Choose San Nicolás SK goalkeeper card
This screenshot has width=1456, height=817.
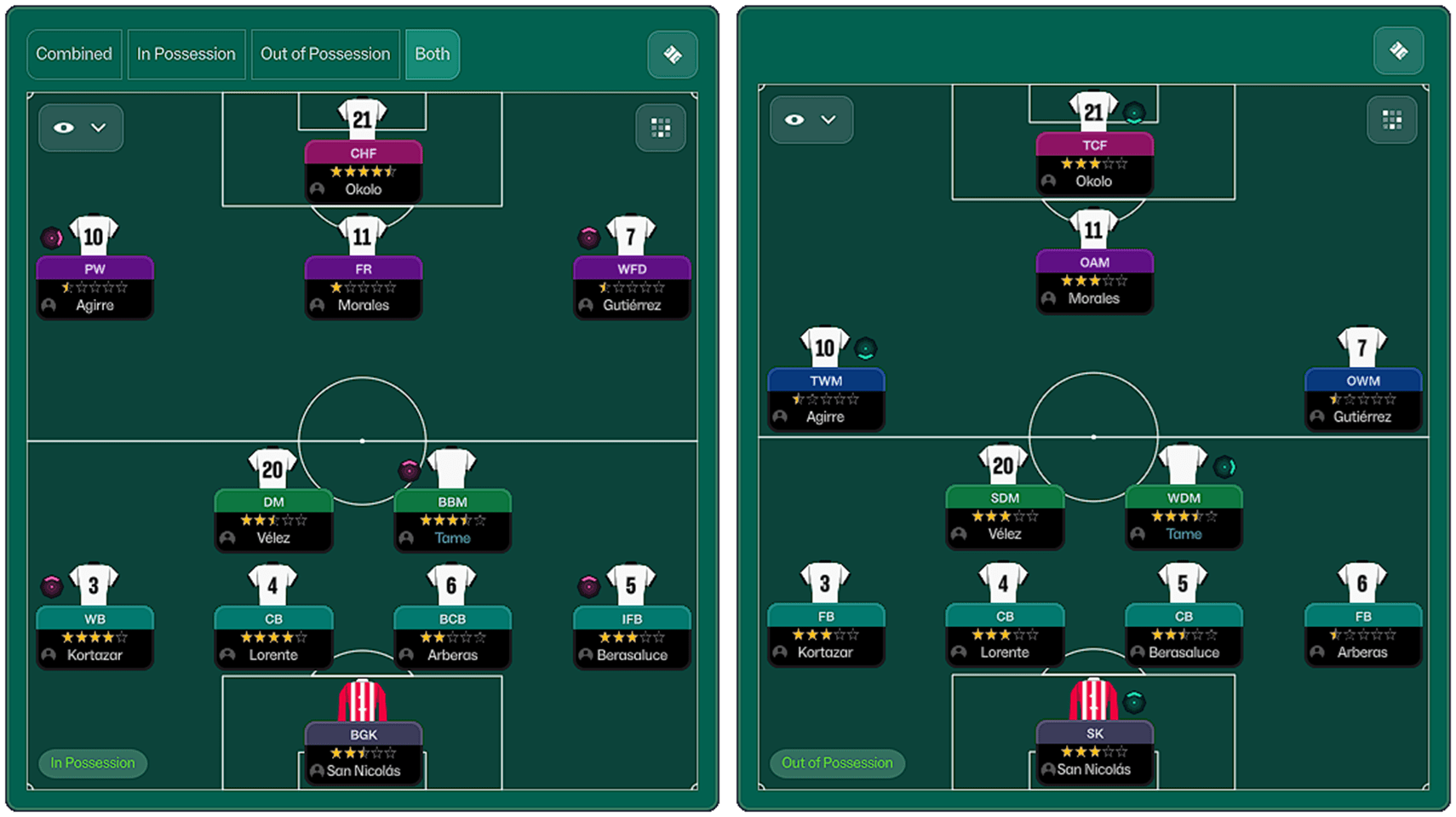pos(1094,751)
